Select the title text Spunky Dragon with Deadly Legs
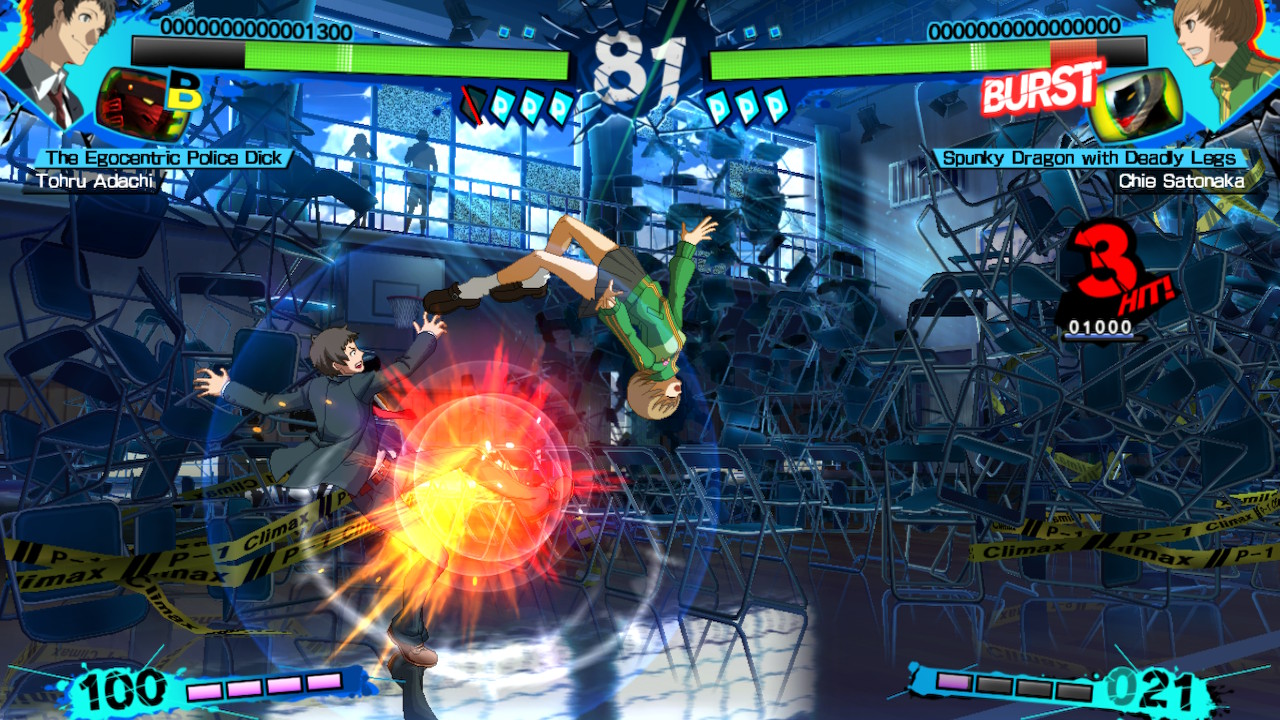The width and height of the screenshot is (1280, 720). 1090,157
